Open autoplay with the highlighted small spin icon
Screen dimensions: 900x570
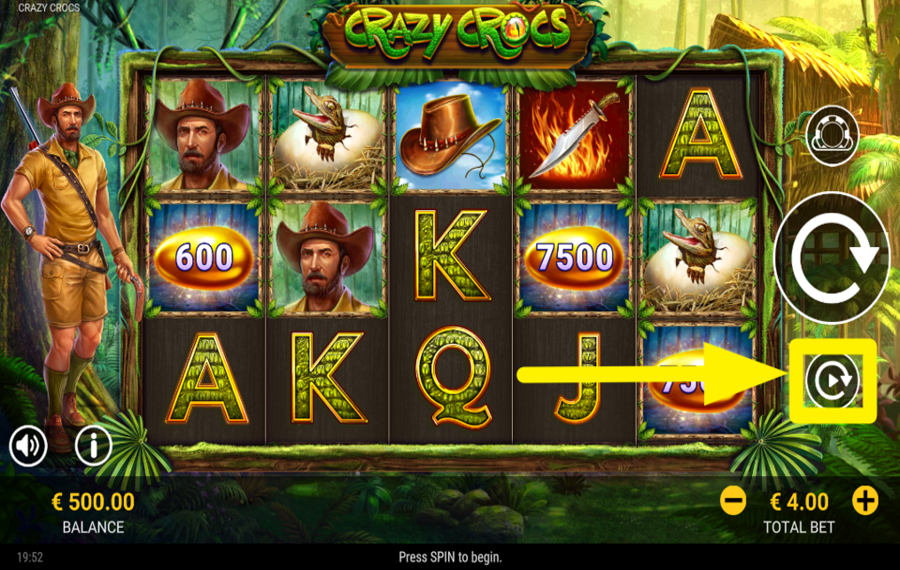(x=832, y=381)
